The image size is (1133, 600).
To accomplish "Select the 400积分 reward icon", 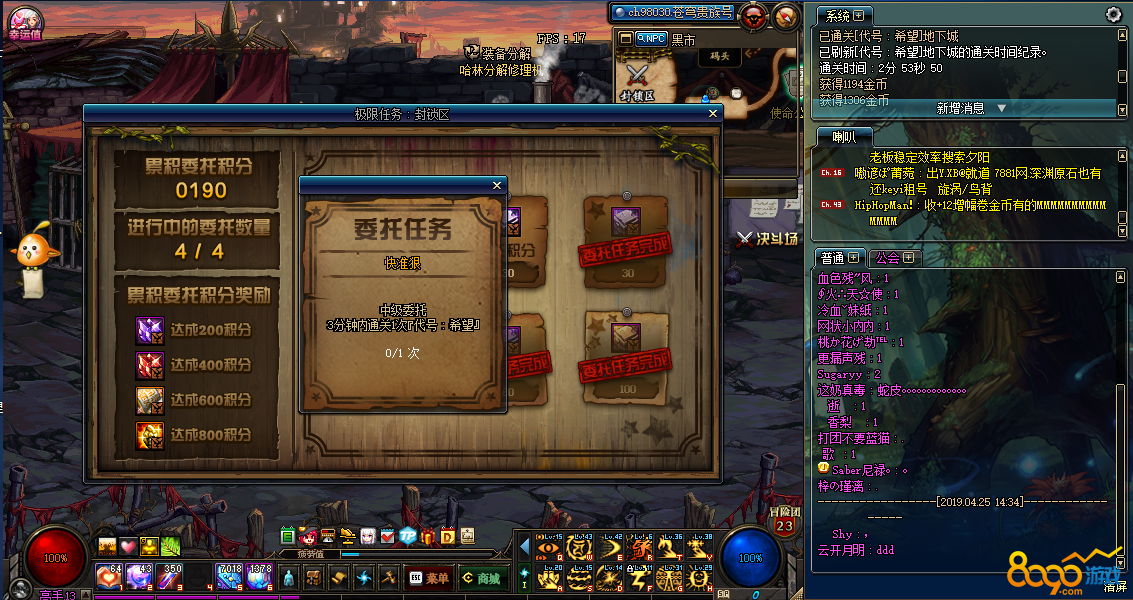I will (150, 365).
